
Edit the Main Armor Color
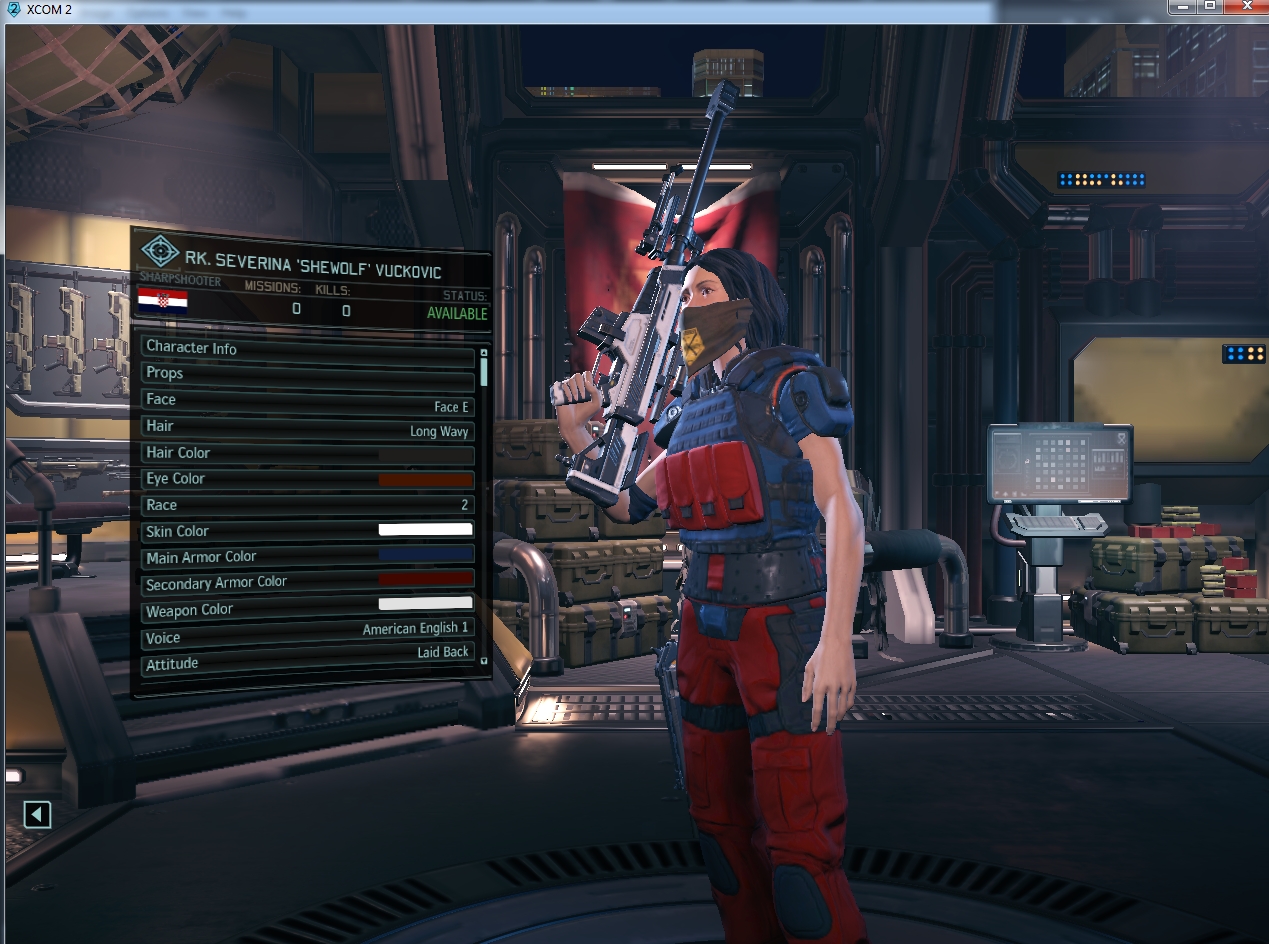point(307,557)
